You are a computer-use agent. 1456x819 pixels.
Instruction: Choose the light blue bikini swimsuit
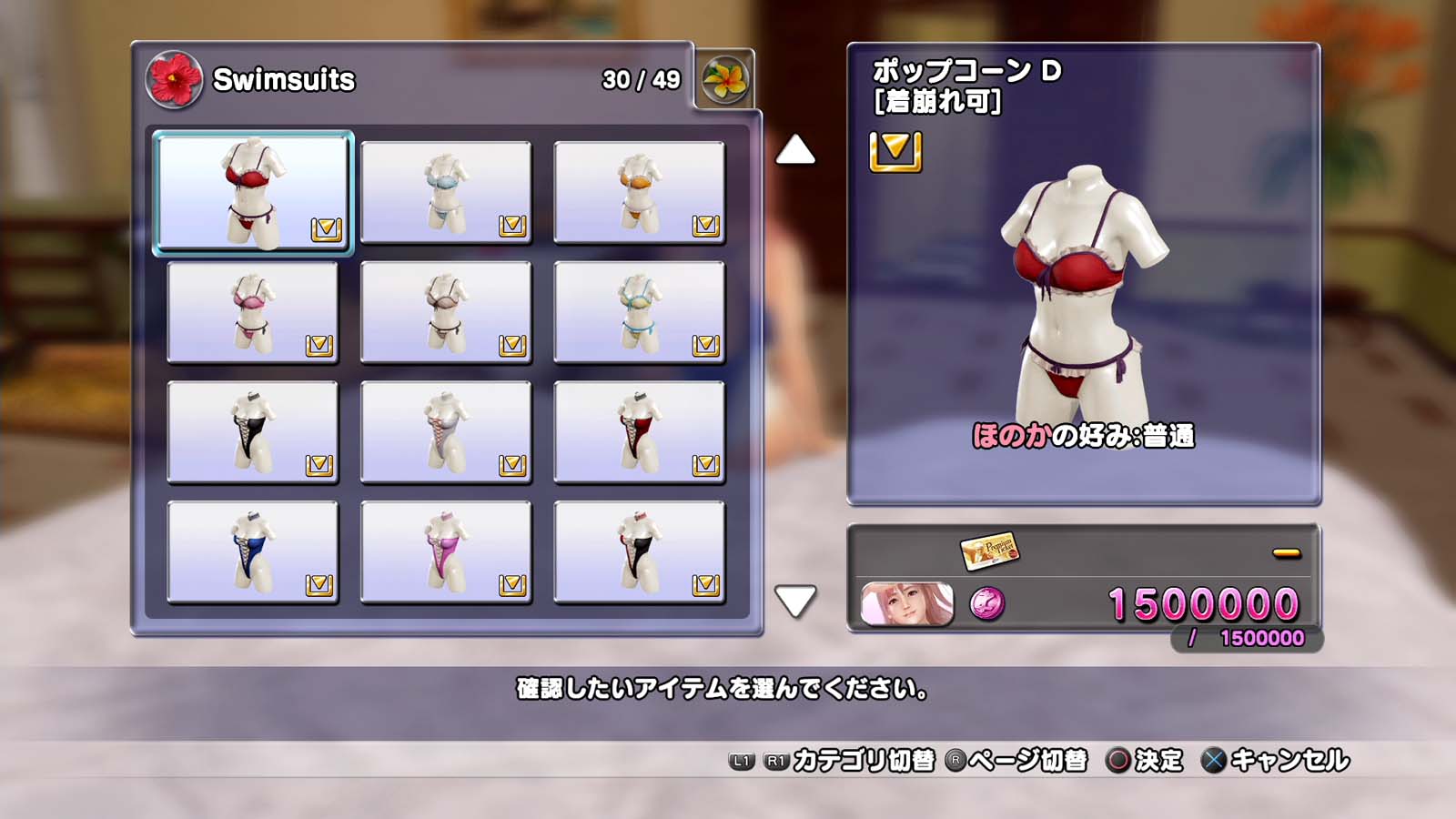(446, 192)
